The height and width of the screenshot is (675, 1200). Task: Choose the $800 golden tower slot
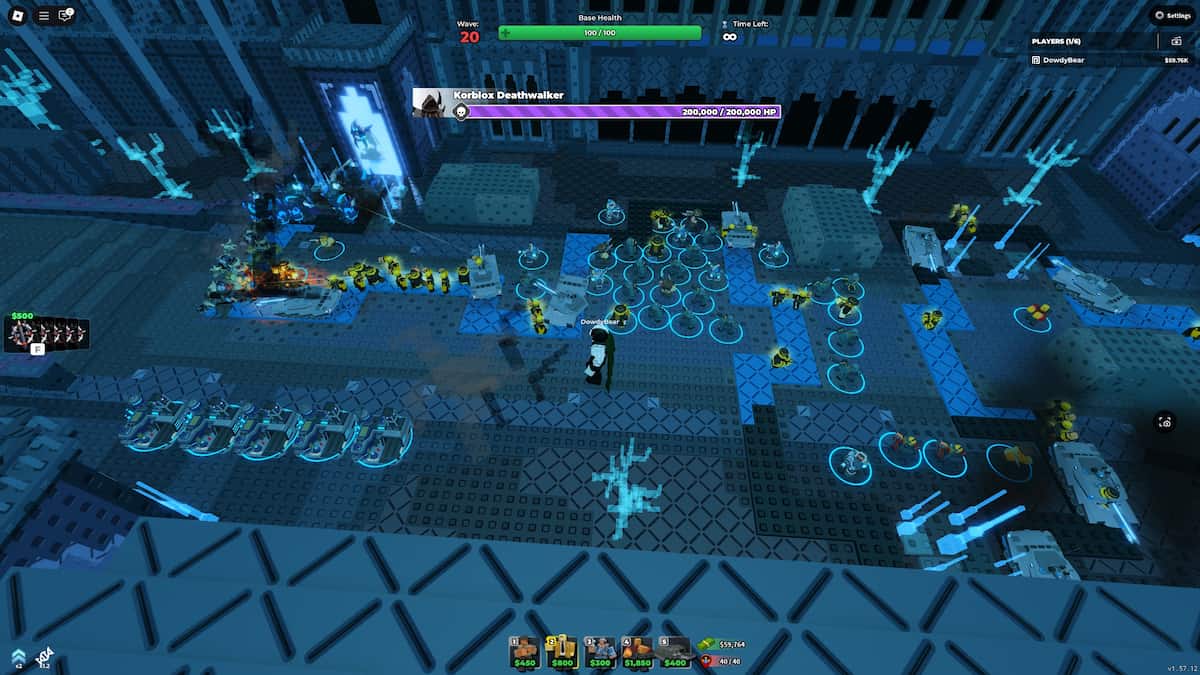[x=561, y=651]
